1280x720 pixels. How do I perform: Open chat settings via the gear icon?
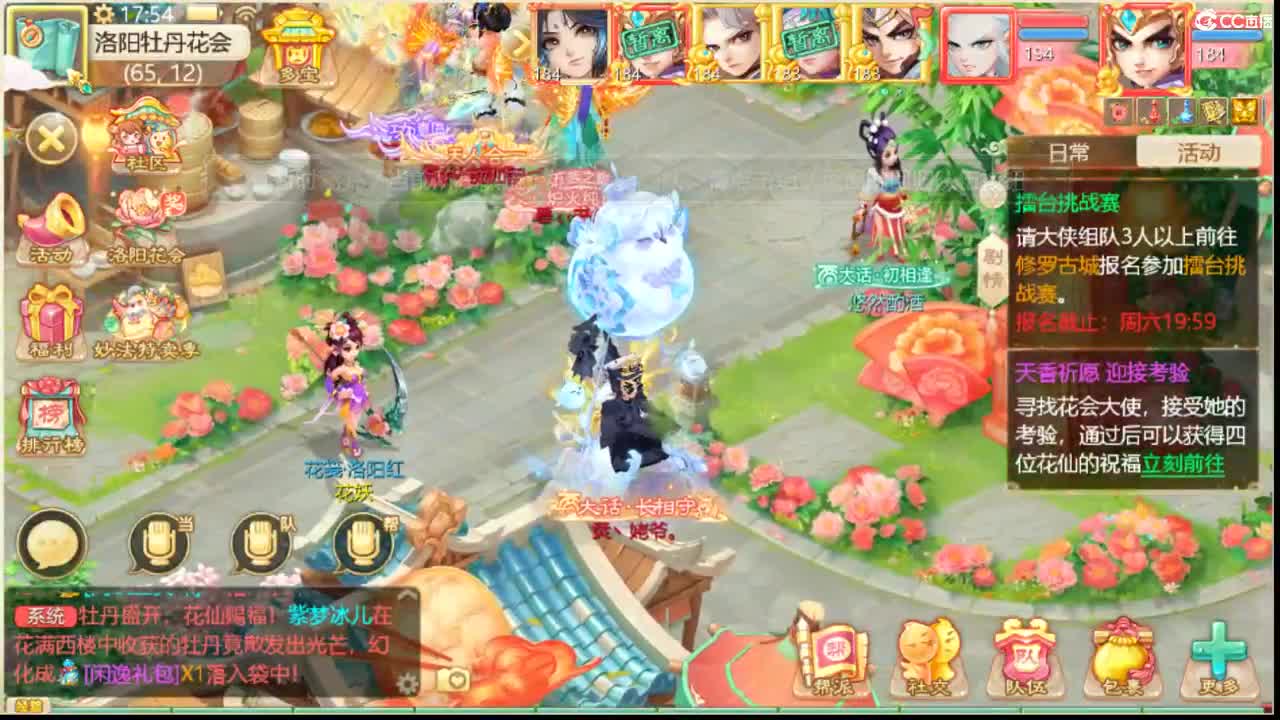[x=407, y=681]
